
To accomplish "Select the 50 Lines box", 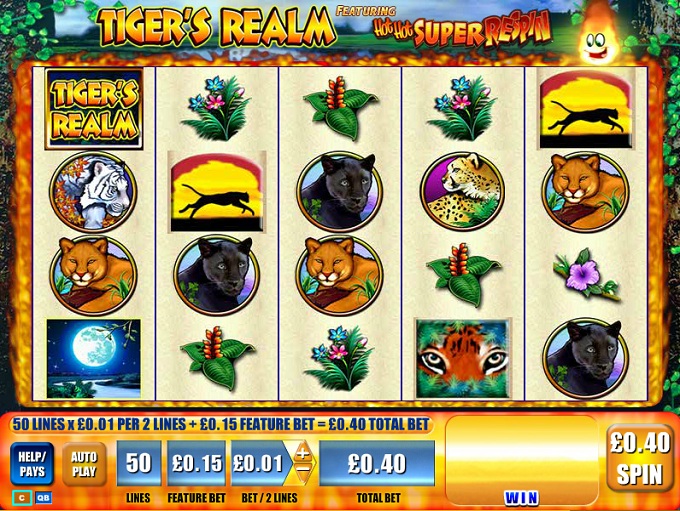I will click(x=138, y=463).
